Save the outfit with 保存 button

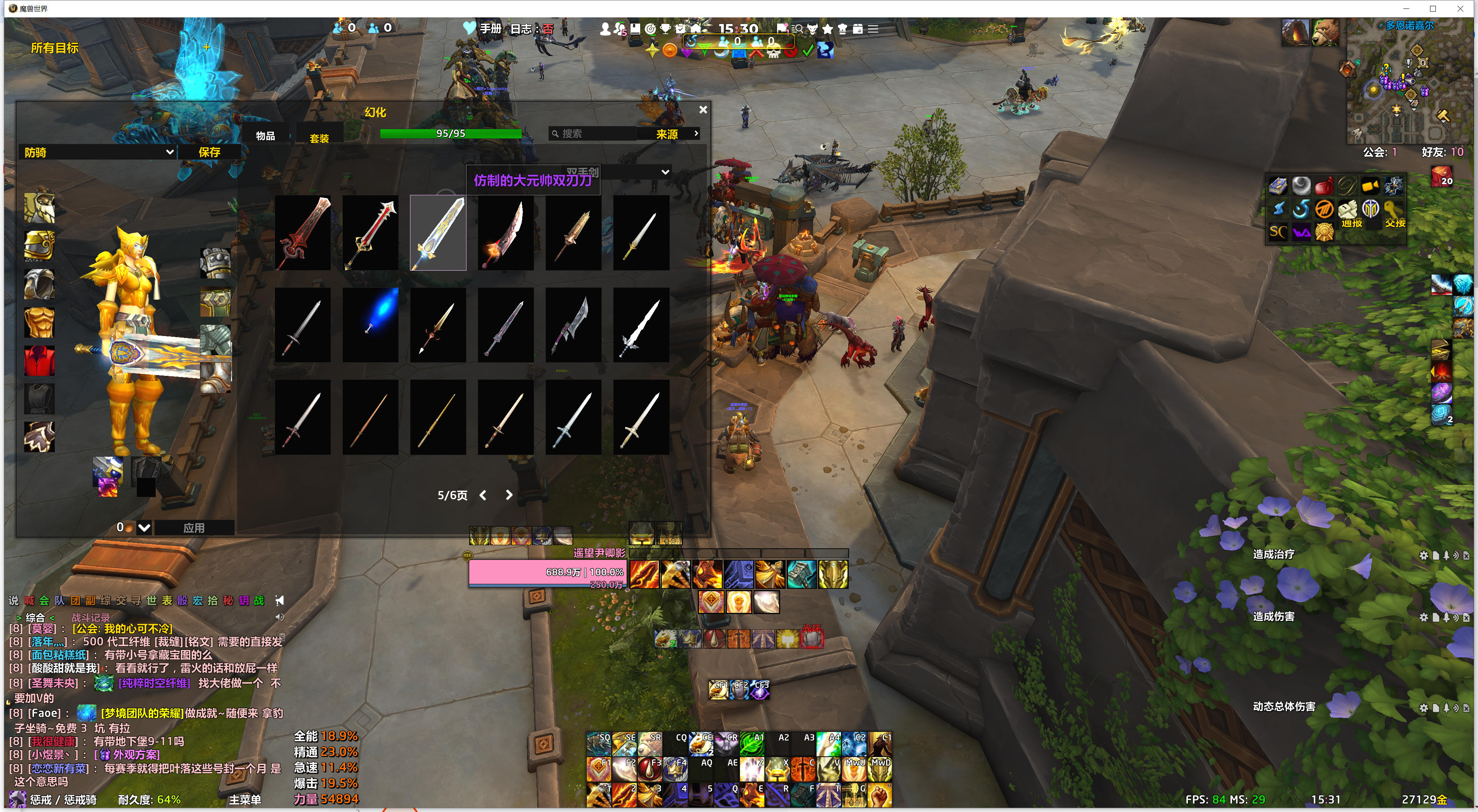coord(209,152)
